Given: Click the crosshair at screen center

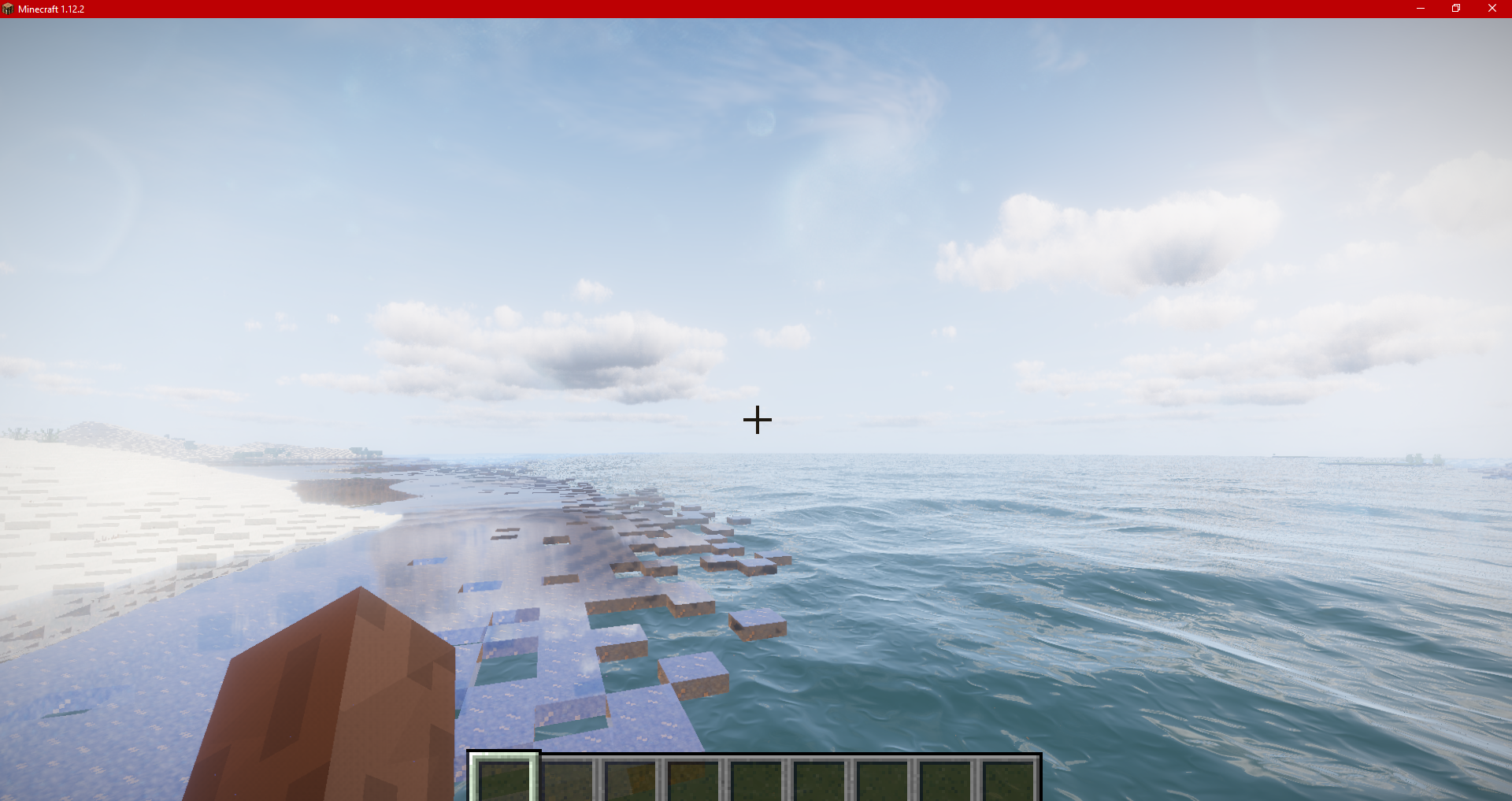Looking at the screenshot, I should pos(756,420).
